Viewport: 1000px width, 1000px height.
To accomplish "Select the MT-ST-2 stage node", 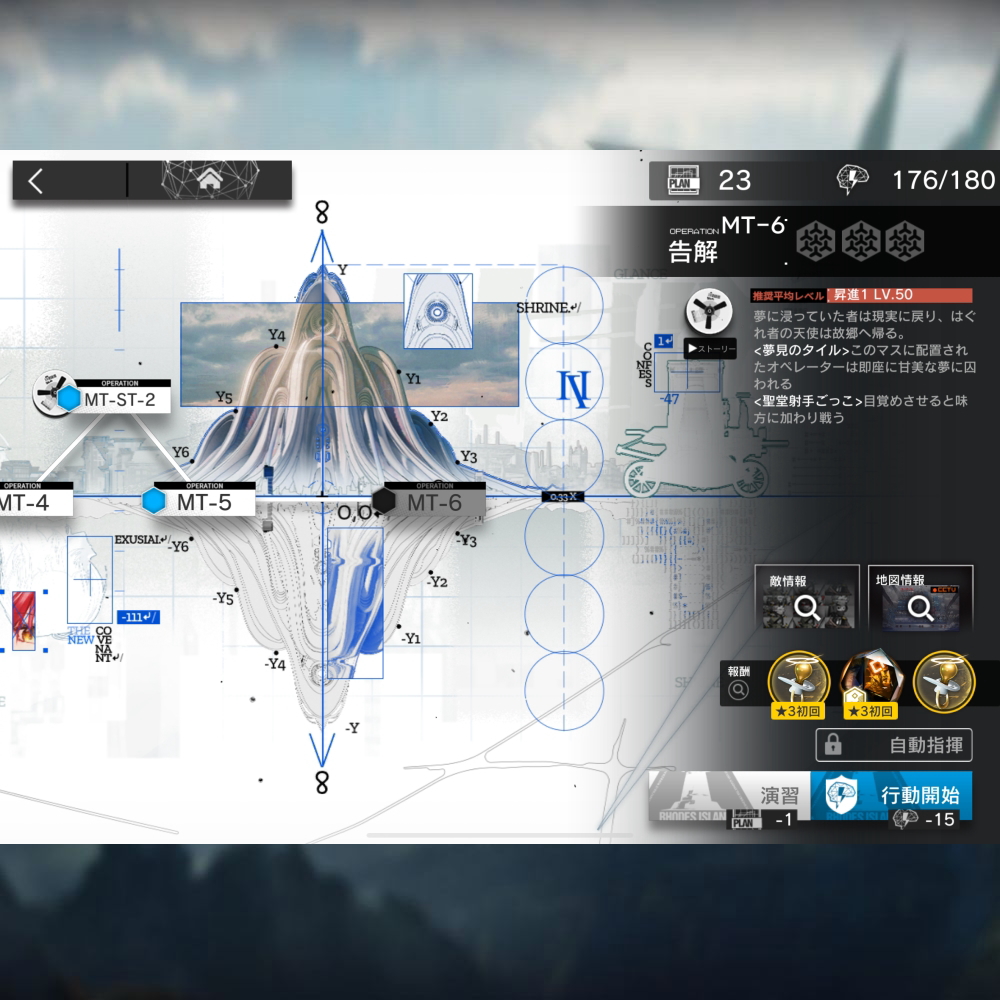I will click(x=110, y=398).
